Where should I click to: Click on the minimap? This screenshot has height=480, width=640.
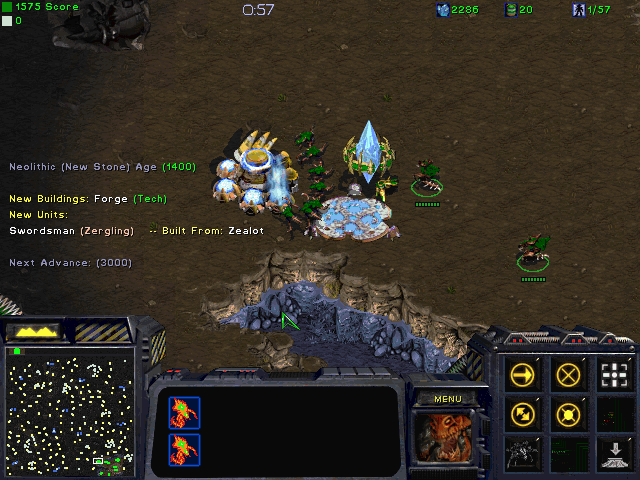point(70,410)
